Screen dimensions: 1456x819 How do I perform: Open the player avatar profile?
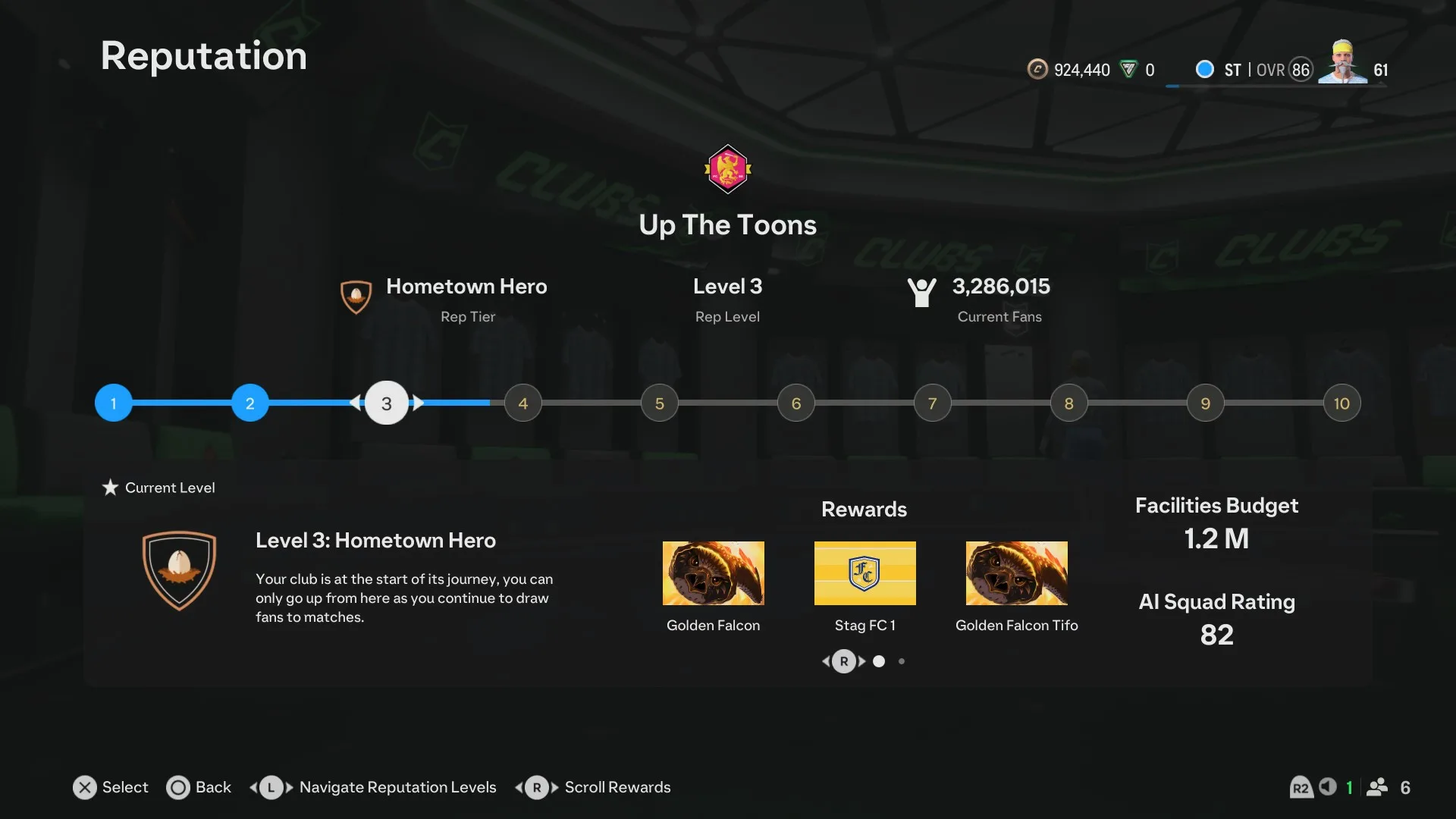1342,62
